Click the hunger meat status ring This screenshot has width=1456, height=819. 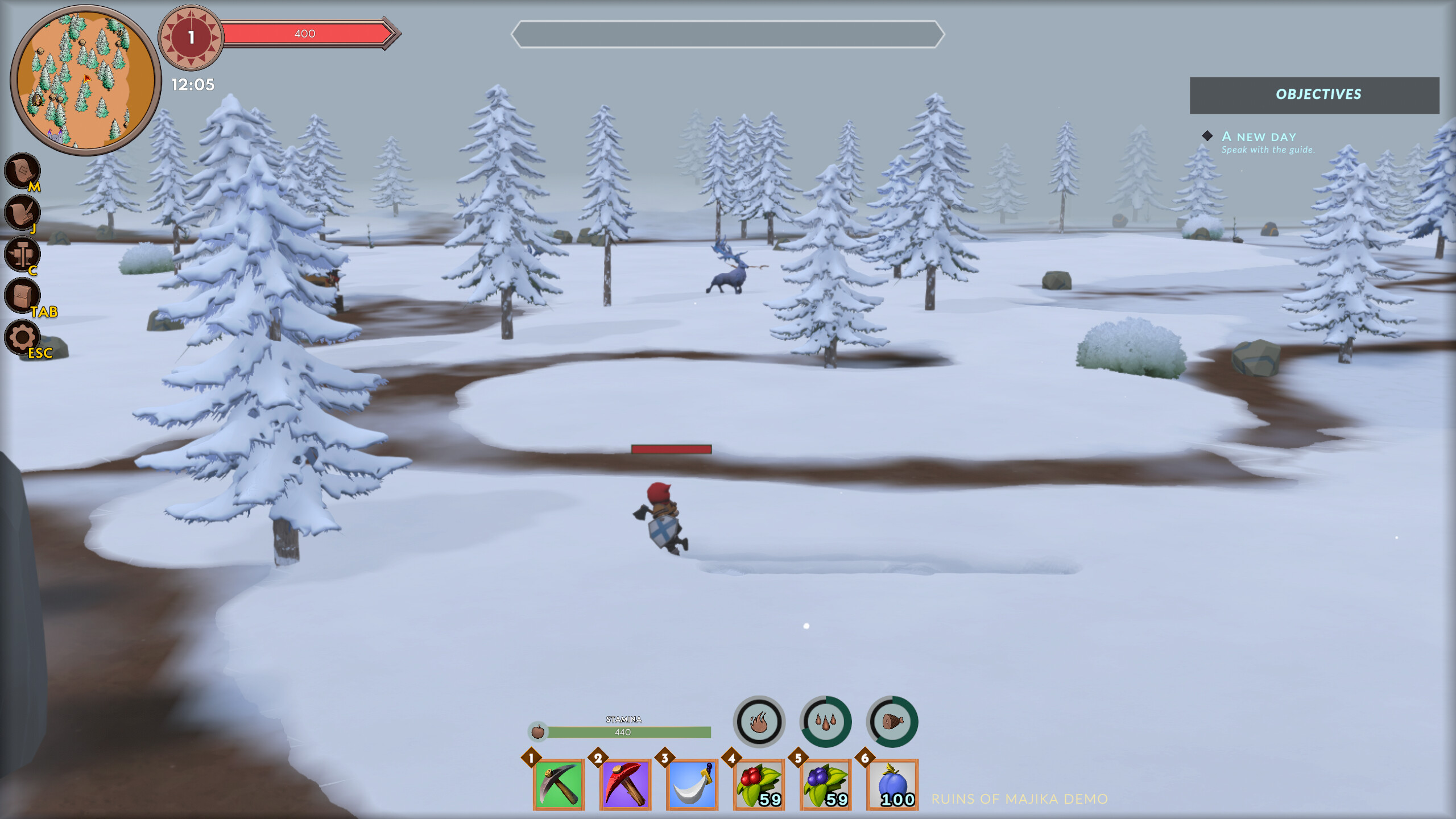[x=892, y=721]
